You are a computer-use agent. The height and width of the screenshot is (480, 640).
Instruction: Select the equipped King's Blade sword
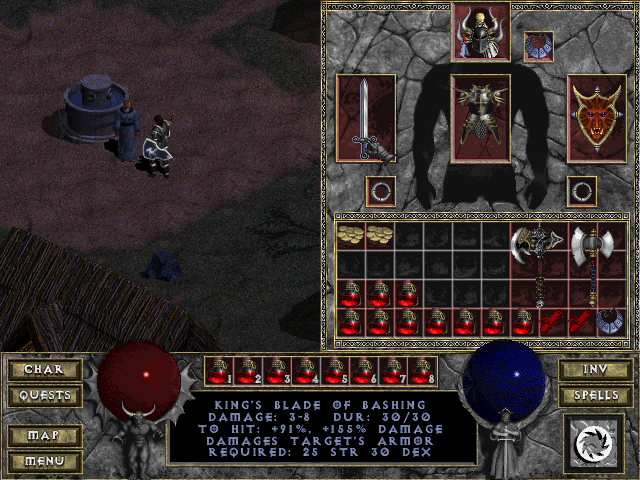[x=366, y=118]
